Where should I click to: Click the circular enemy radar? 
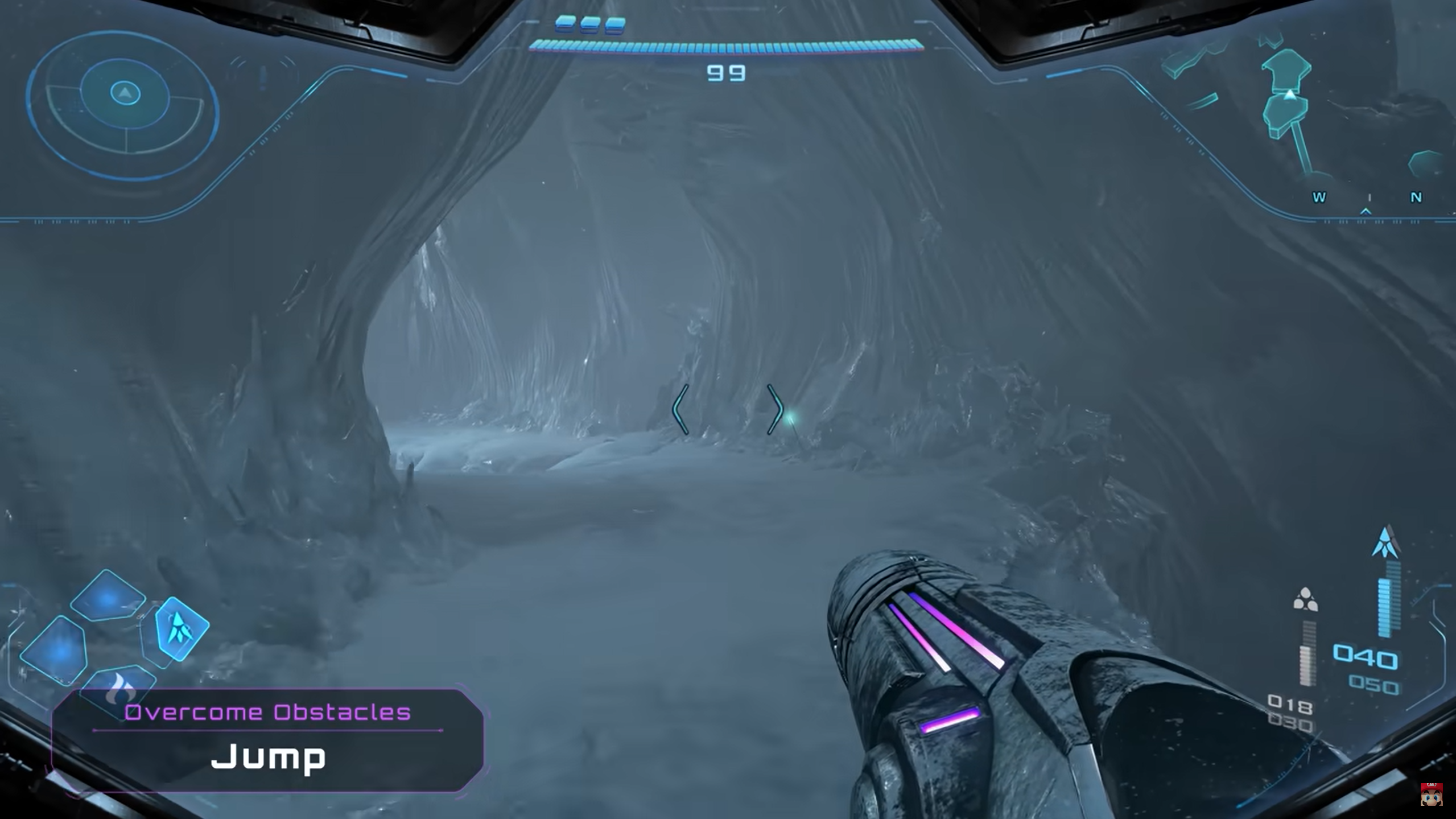(x=124, y=105)
